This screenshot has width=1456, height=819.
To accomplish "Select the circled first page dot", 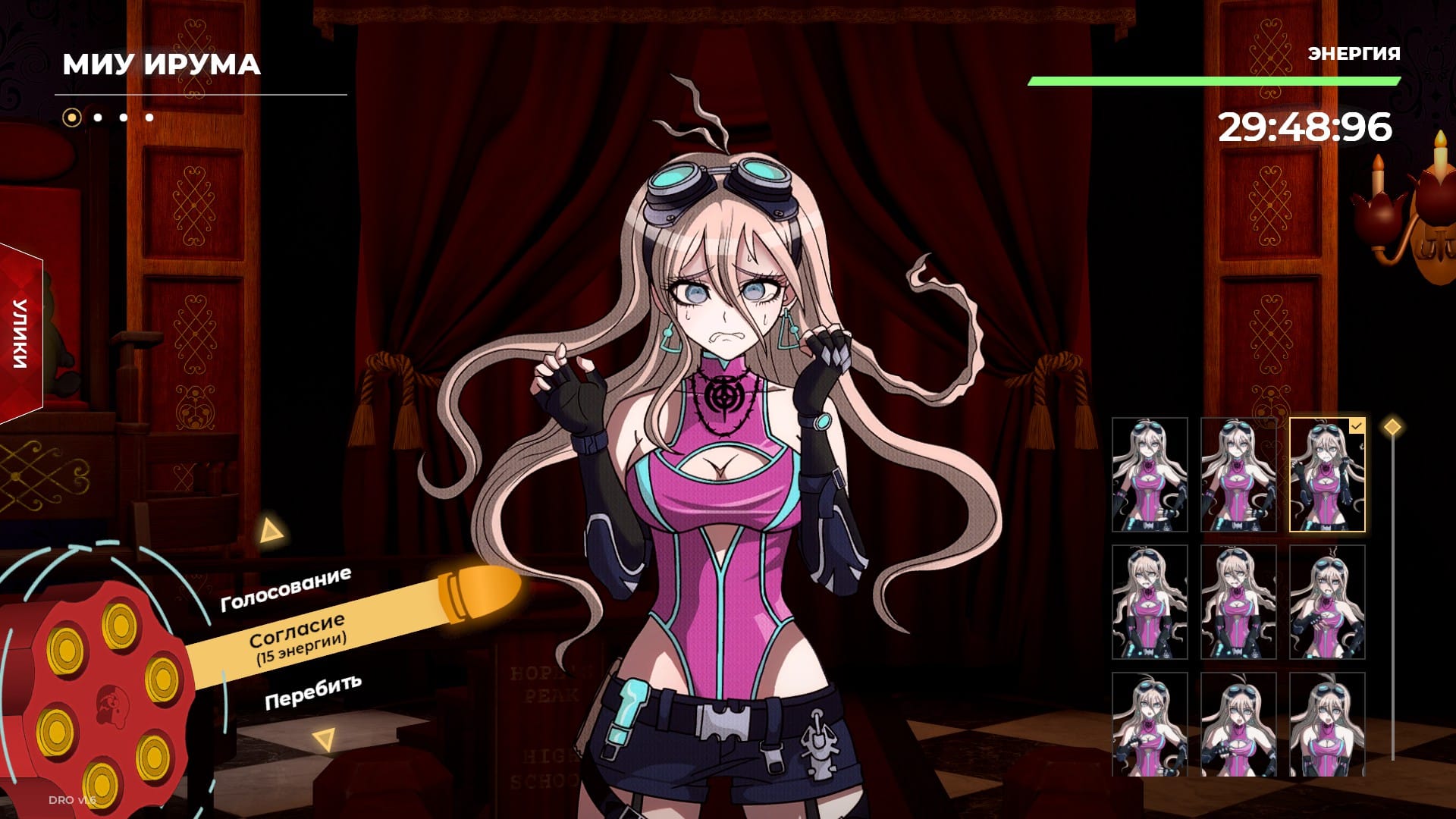I will pyautogui.click(x=72, y=118).
